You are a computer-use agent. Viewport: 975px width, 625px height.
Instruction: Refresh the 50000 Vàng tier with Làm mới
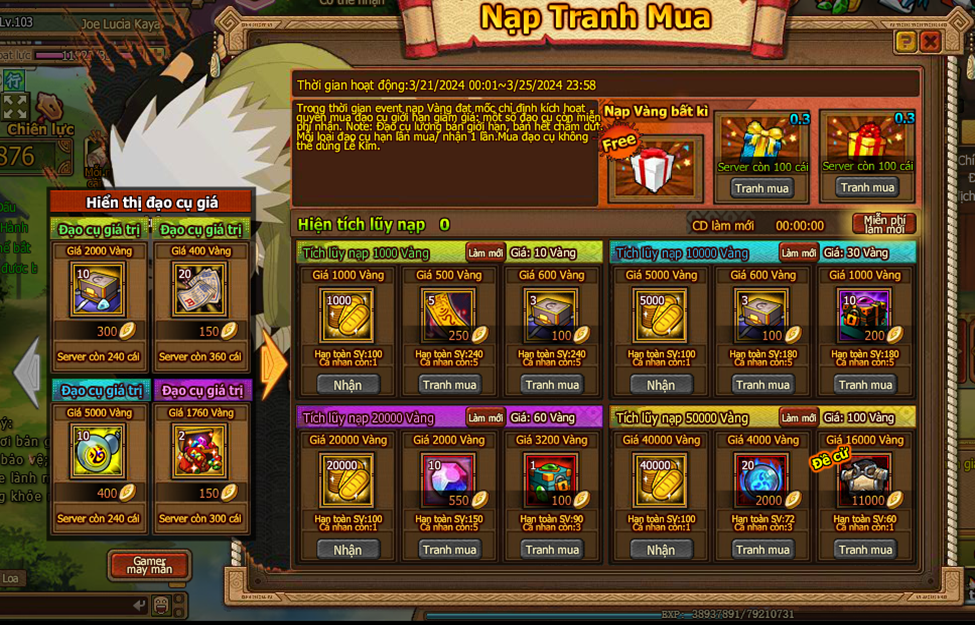(x=798, y=418)
